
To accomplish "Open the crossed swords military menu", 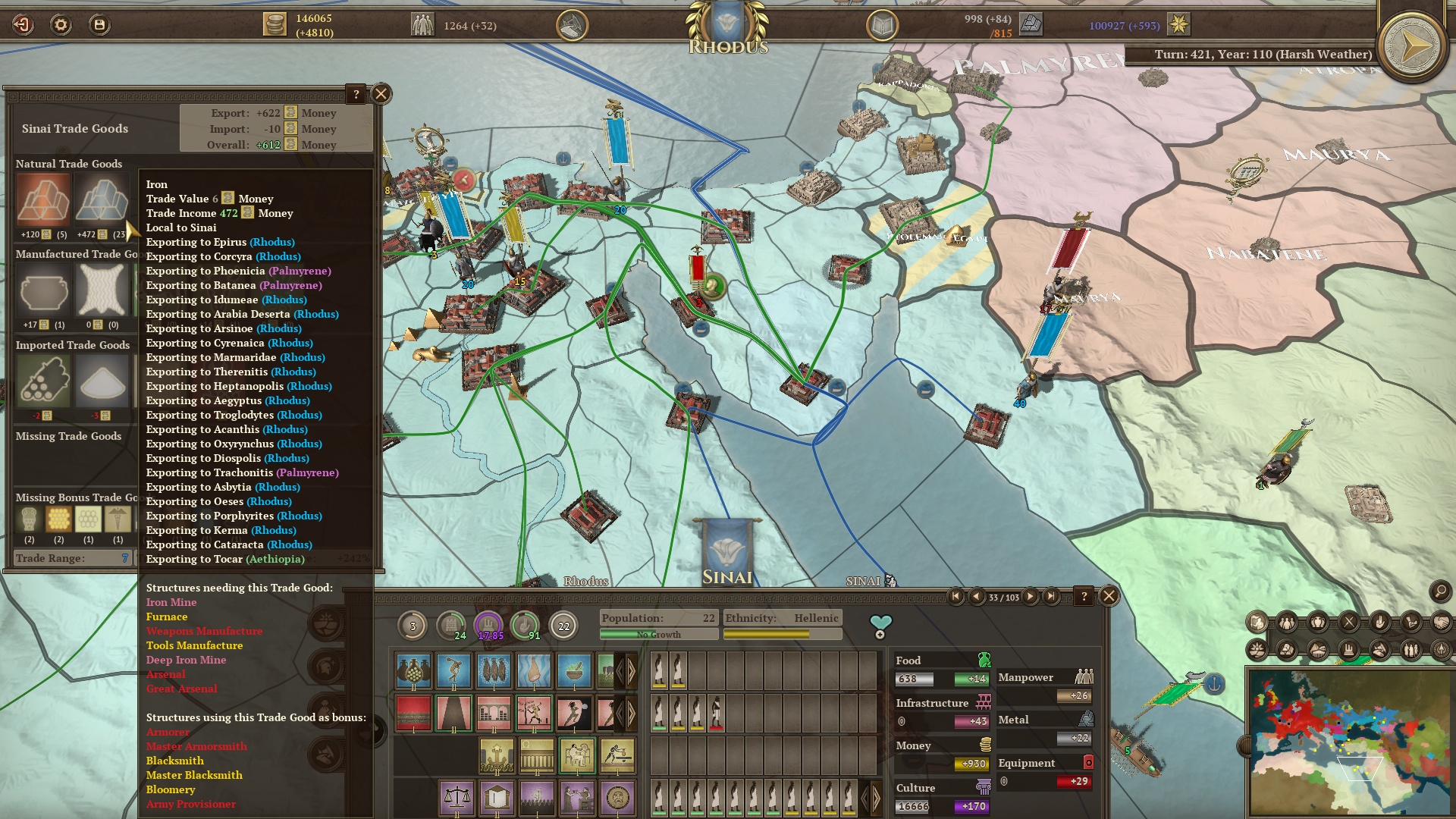I will coord(1349,623).
